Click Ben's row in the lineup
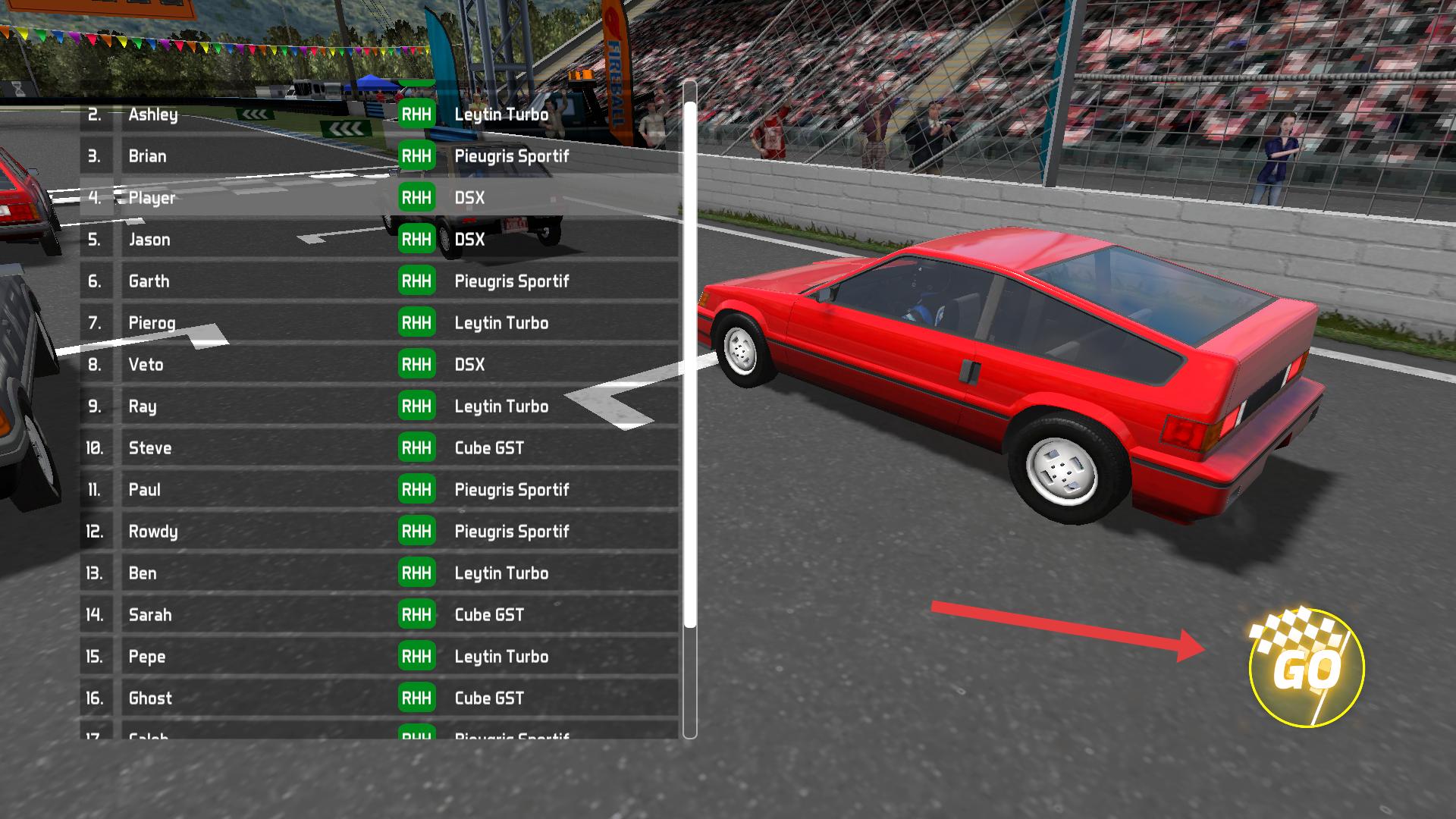The width and height of the screenshot is (1456, 819). [x=379, y=573]
